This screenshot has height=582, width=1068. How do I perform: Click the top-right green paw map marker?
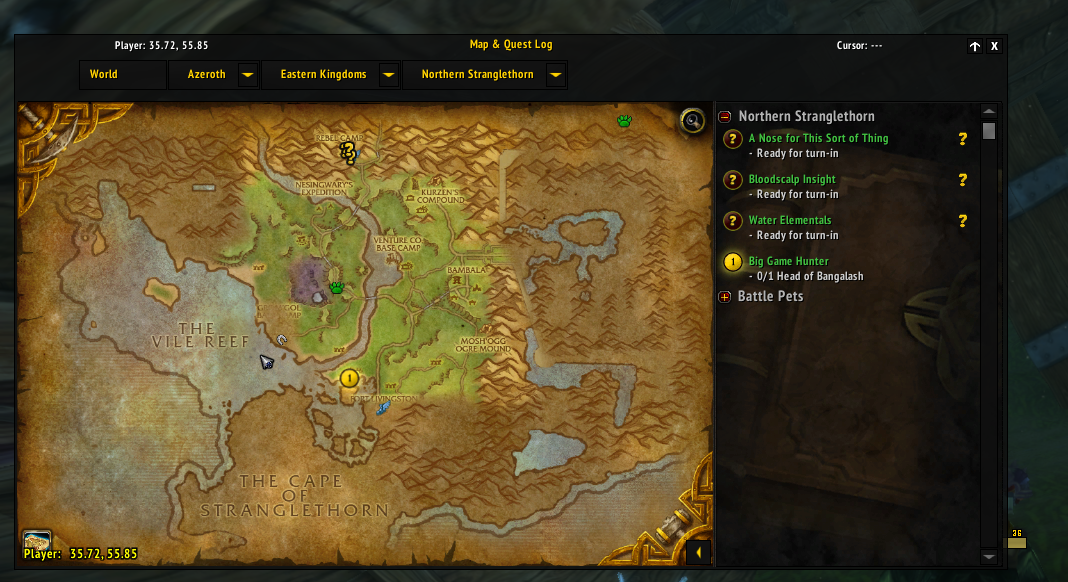click(x=625, y=121)
